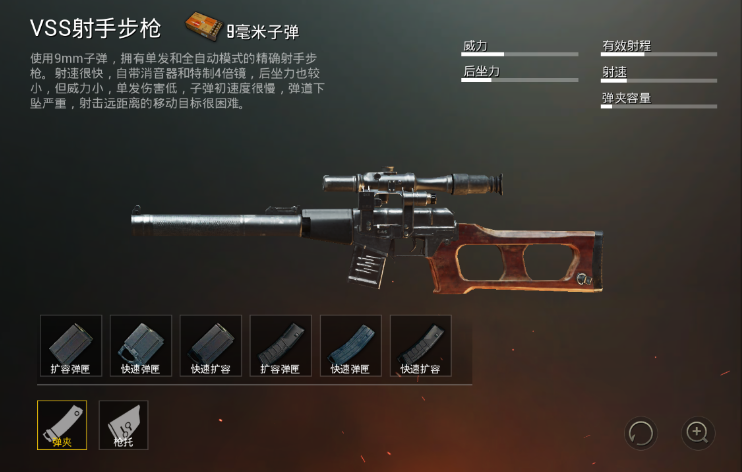Select the 弹夹 magazine category tab
This screenshot has height=472, width=742.
62,425
